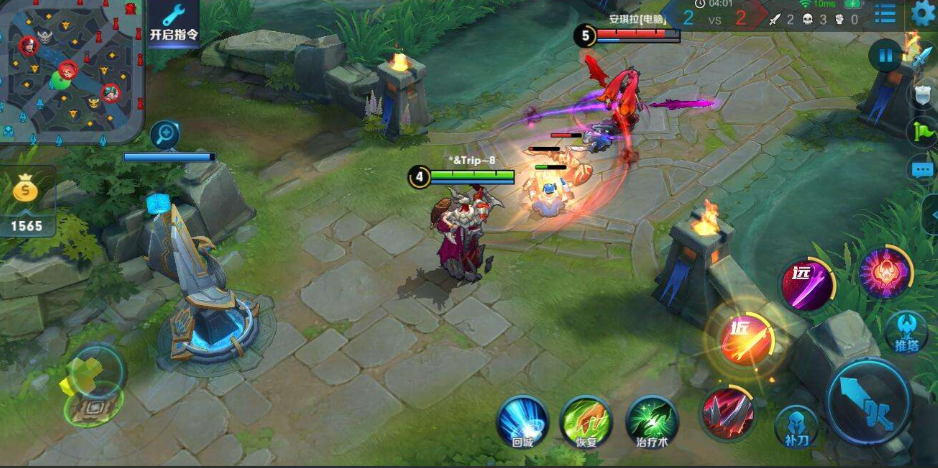The height and width of the screenshot is (468, 938).
Task: Open the quick chat bubble
Action: 921,170
